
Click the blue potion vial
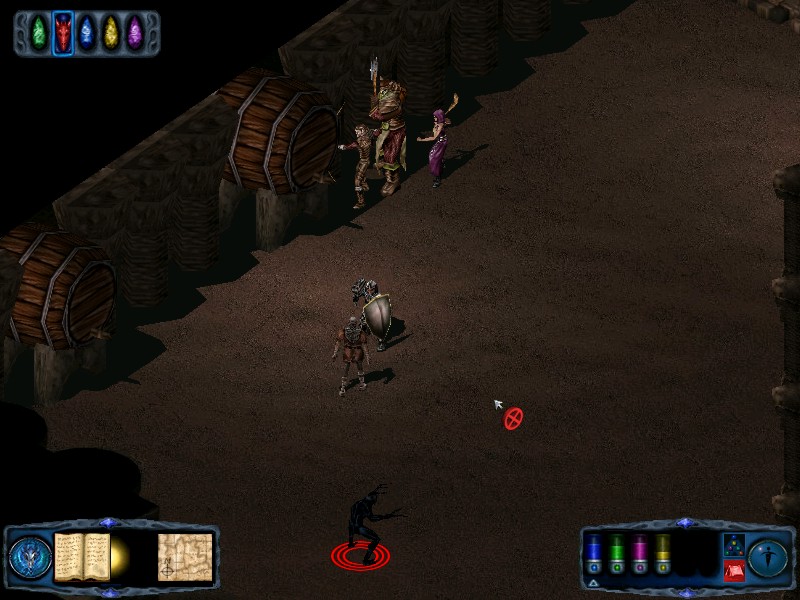[x=594, y=552]
